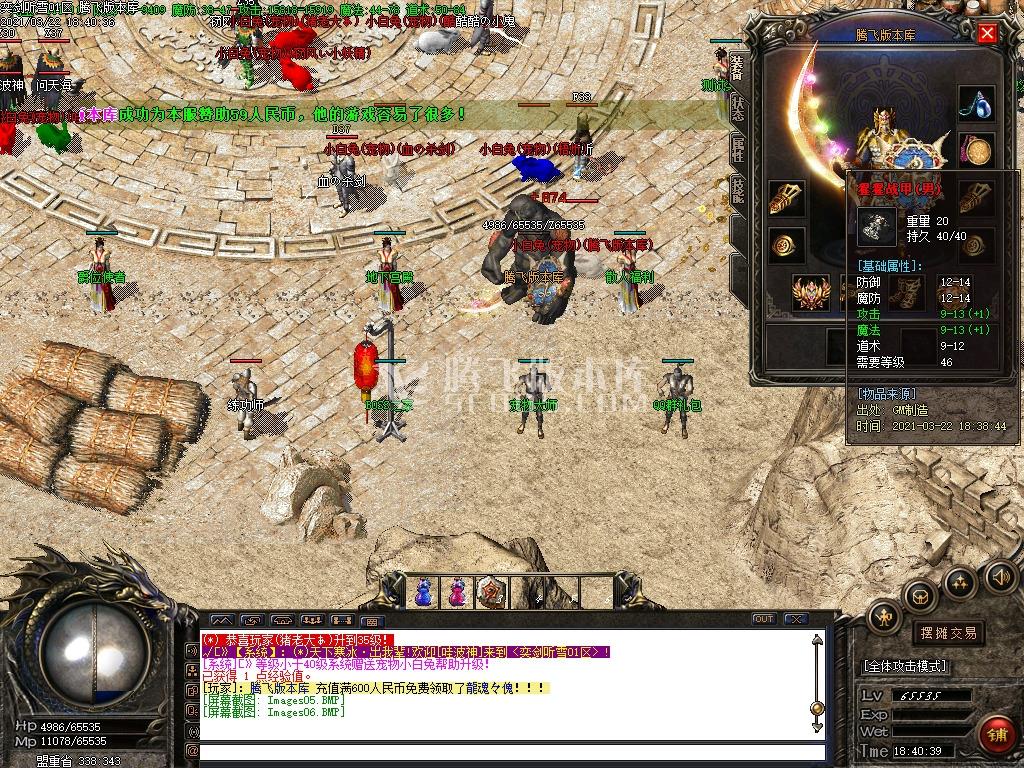The image size is (1024, 768).
Task: Open the 属性 attributes tab
Action: 737,150
